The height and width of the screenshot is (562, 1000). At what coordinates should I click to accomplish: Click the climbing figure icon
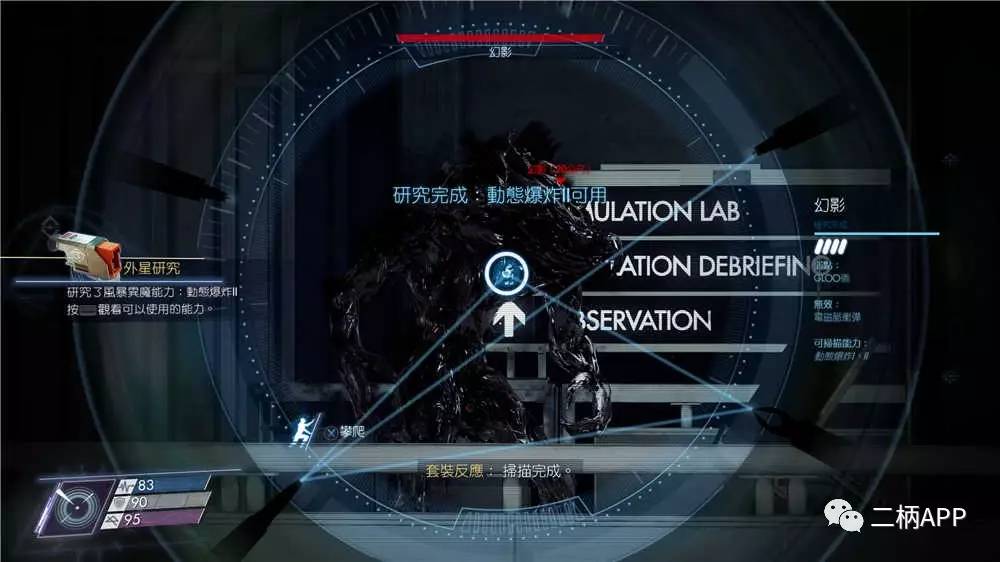pyautogui.click(x=300, y=432)
